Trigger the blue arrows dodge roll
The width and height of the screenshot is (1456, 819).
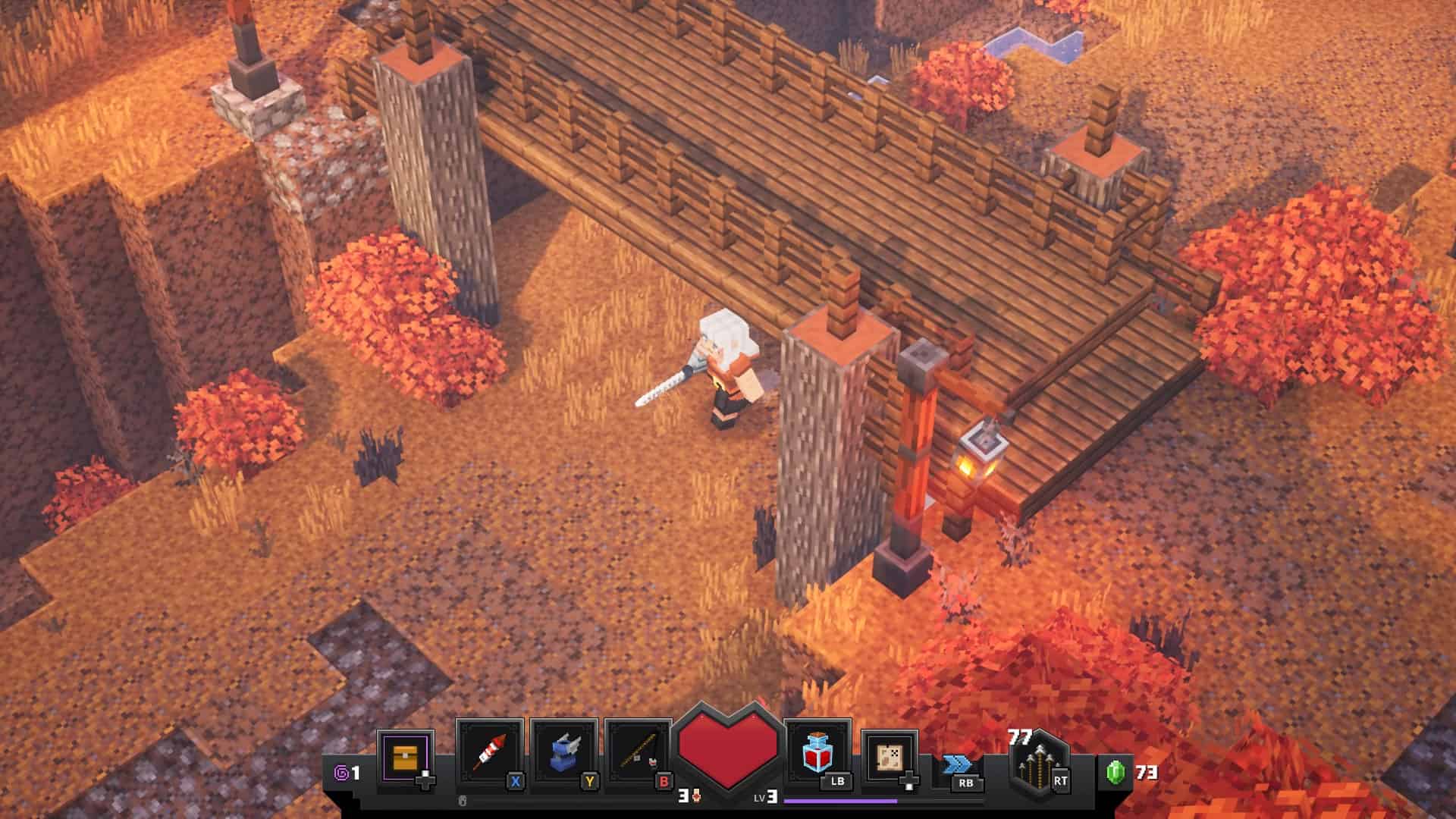tap(957, 766)
